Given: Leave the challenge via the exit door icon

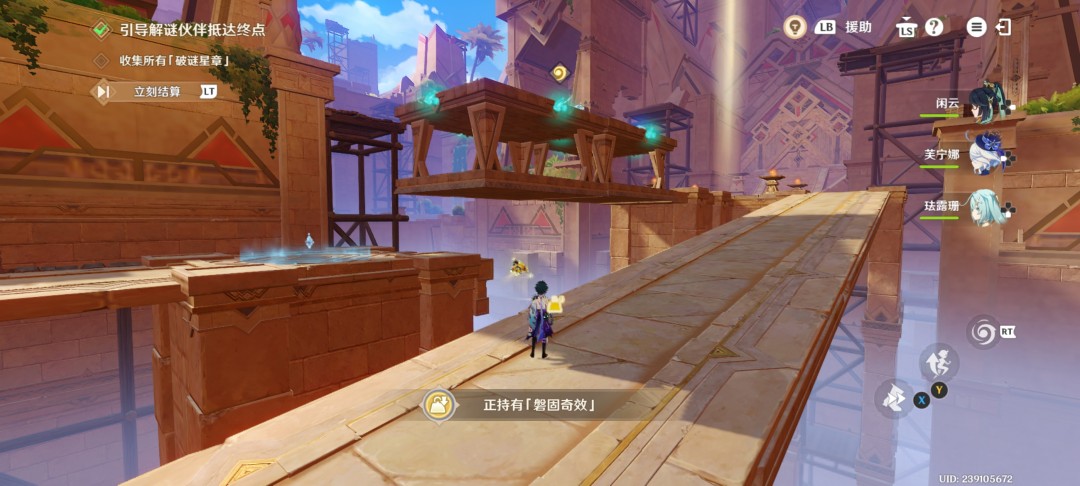Looking at the screenshot, I should click(1003, 27).
